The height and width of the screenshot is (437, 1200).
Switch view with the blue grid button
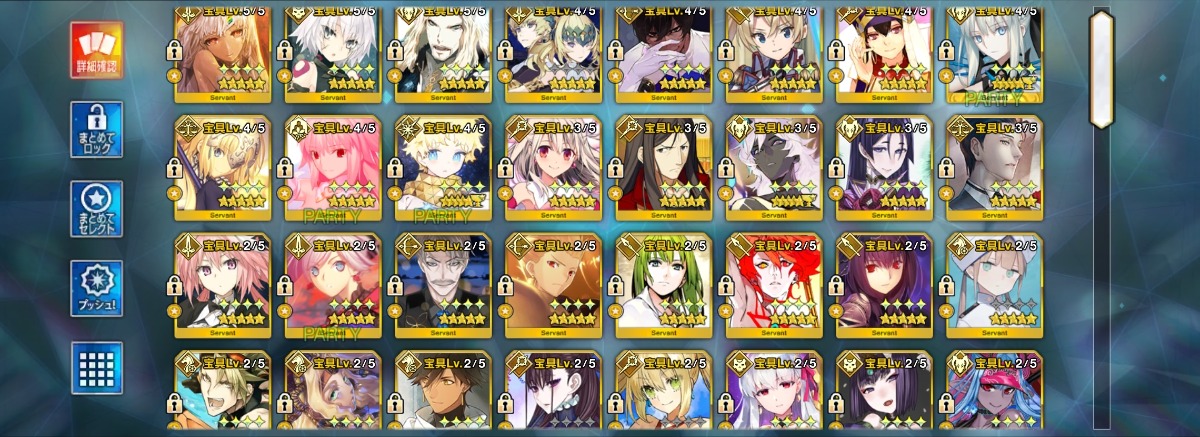[x=96, y=367]
